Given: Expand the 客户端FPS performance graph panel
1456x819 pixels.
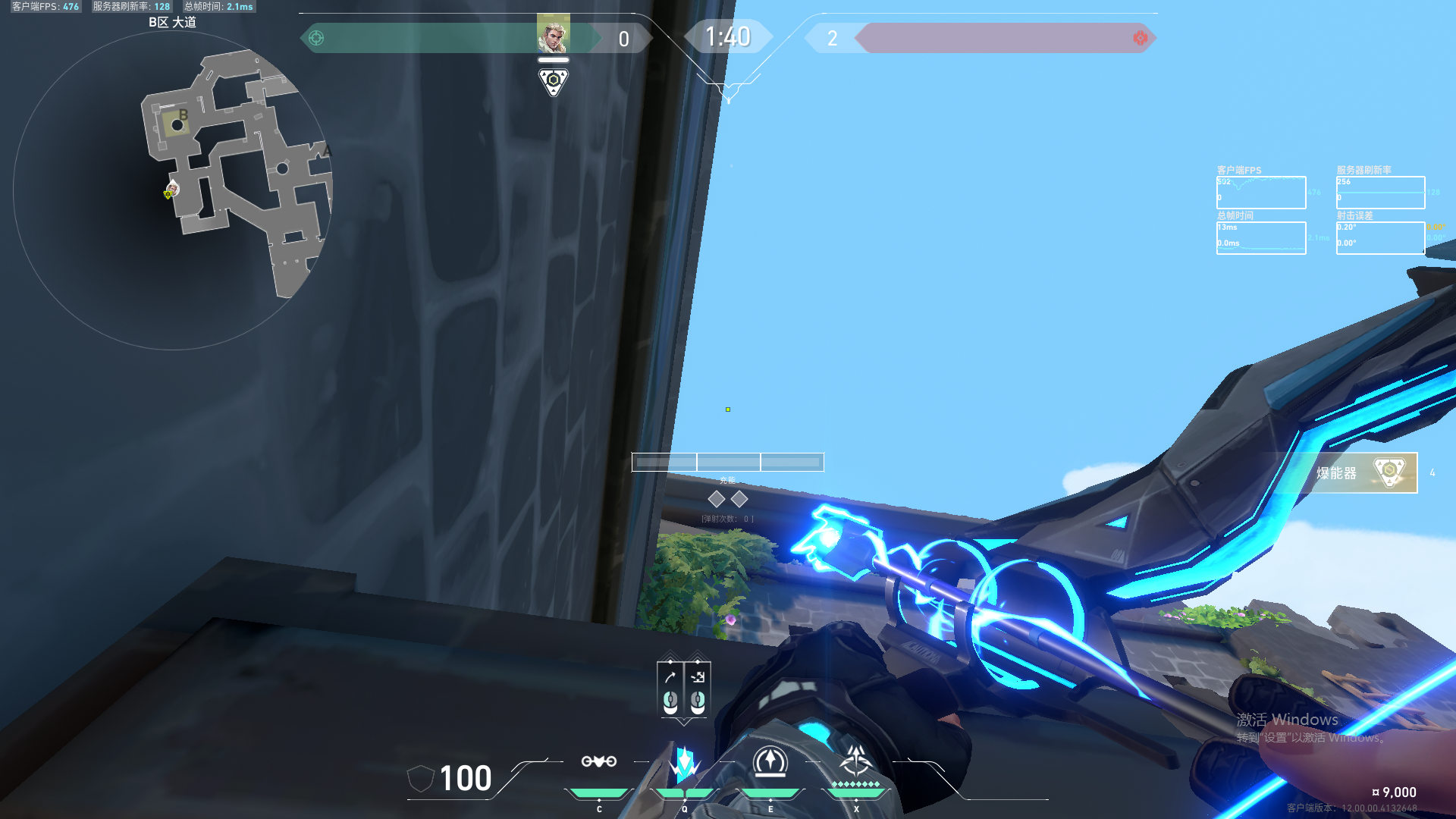Looking at the screenshot, I should tap(1260, 190).
